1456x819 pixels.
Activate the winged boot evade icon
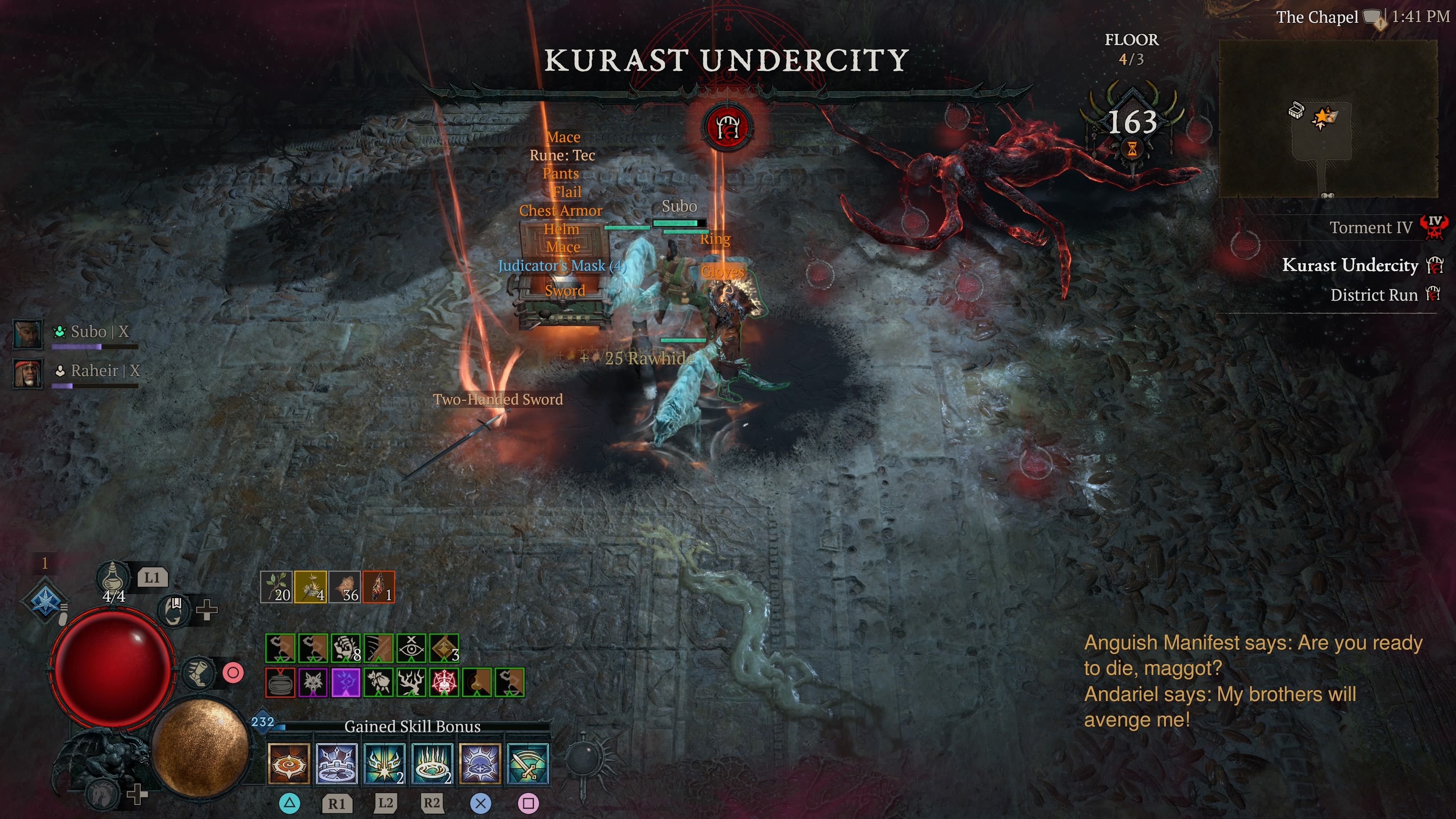199,672
